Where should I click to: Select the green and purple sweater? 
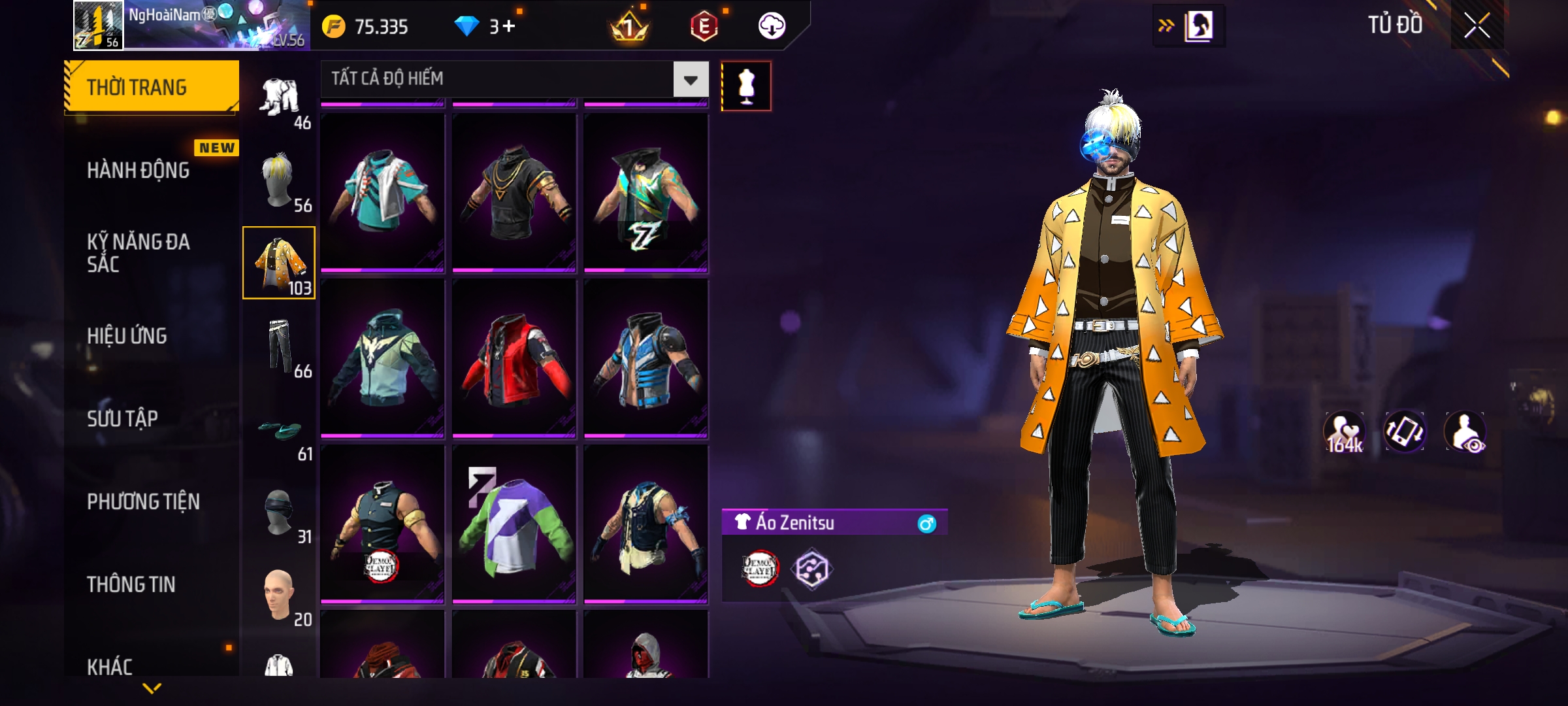(x=514, y=524)
